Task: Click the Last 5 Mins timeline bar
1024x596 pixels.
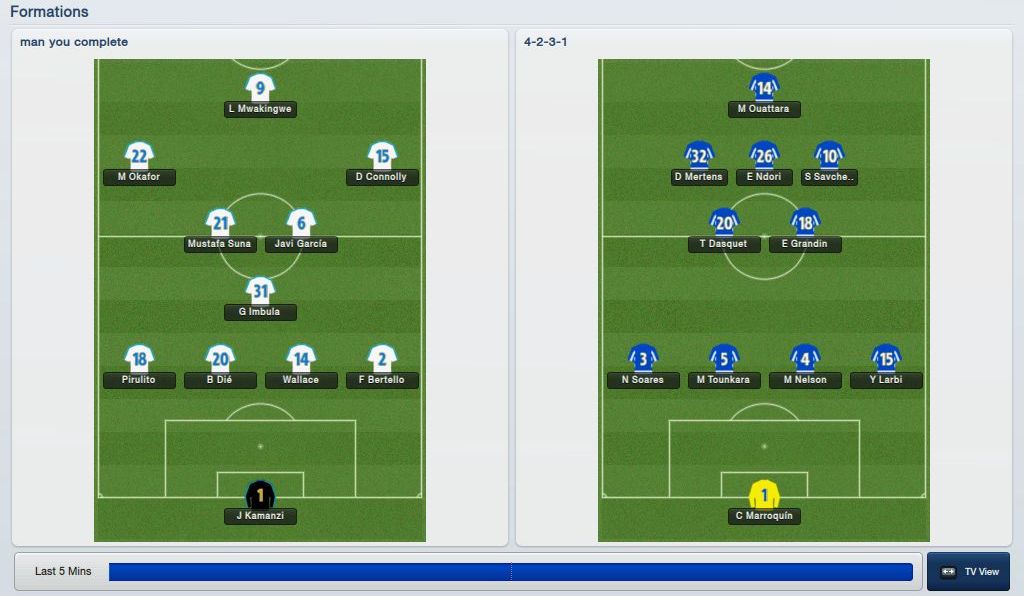Action: click(x=510, y=572)
